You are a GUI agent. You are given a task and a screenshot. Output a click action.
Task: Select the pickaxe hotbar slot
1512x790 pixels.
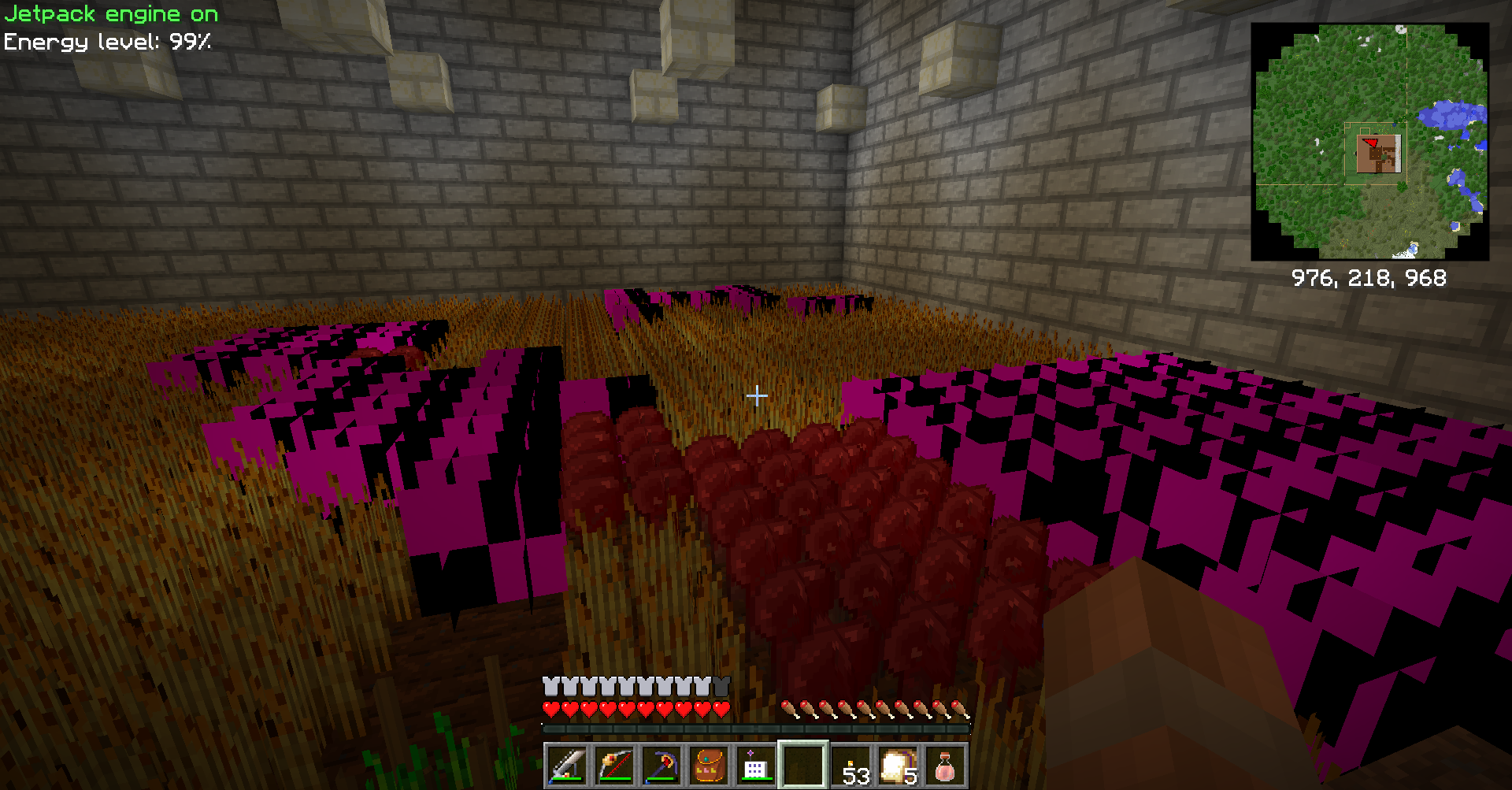661,766
